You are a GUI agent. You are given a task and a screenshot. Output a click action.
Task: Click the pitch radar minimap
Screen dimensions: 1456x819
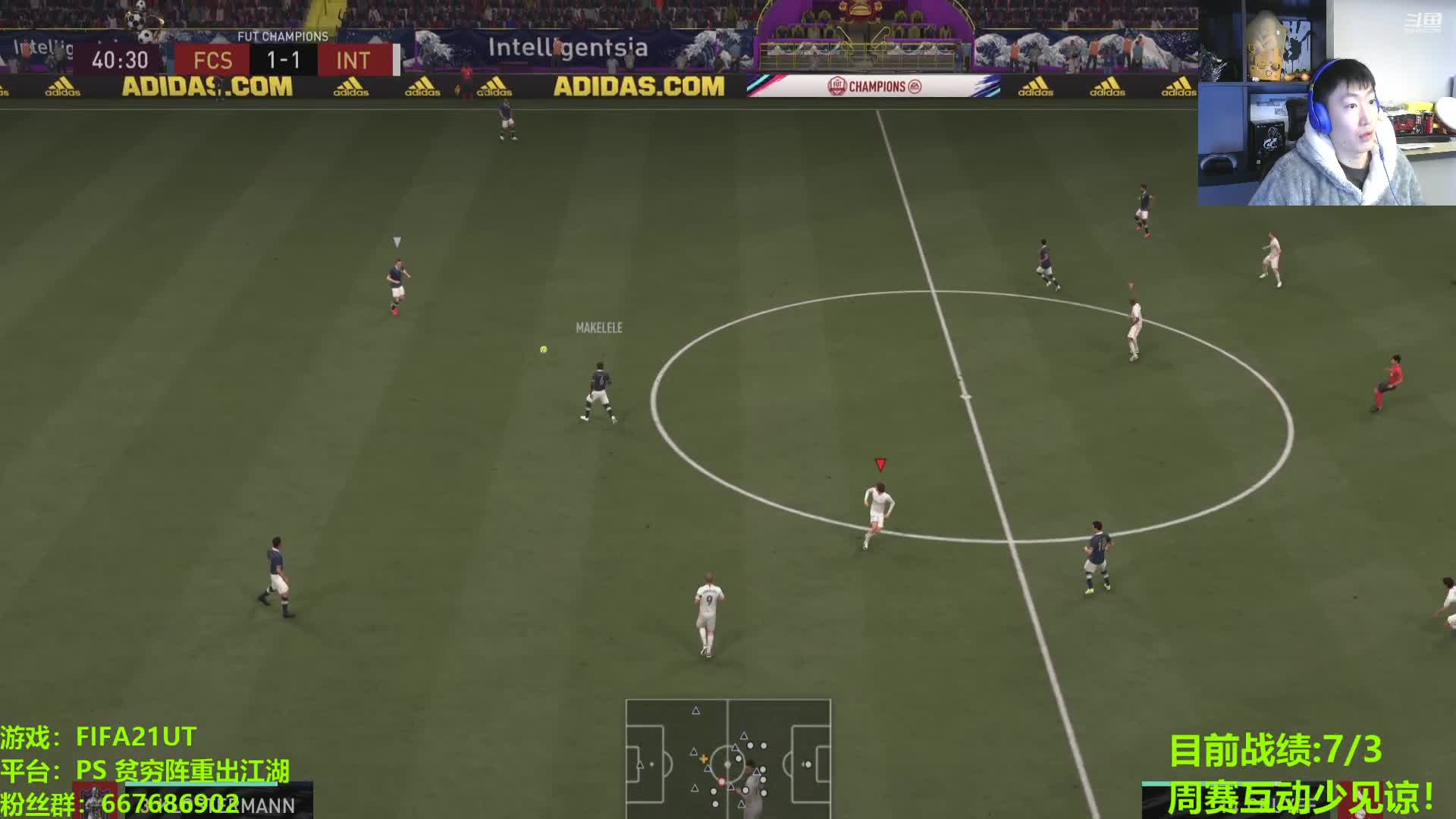(728, 758)
